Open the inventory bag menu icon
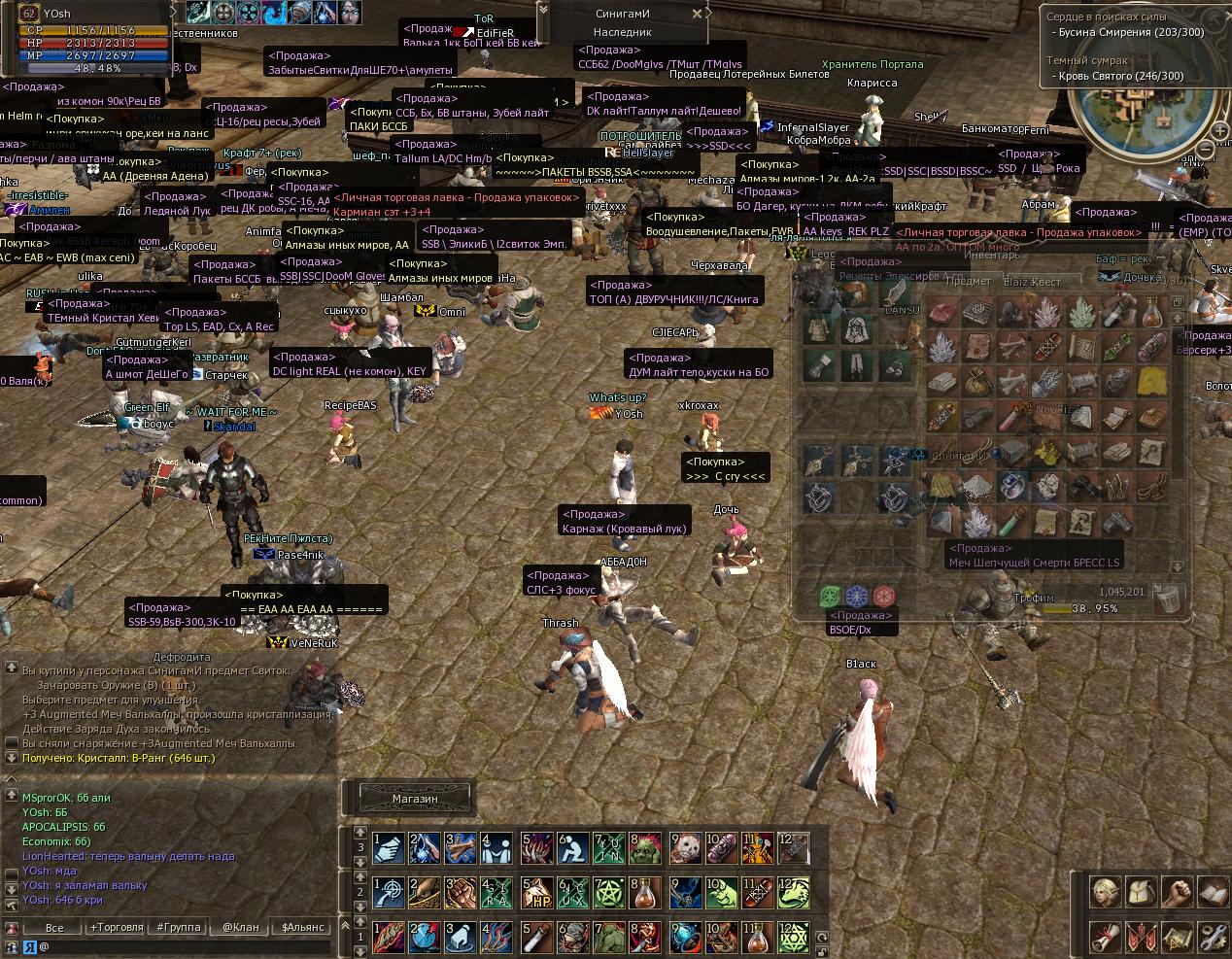The image size is (1232, 959). click(x=1140, y=892)
